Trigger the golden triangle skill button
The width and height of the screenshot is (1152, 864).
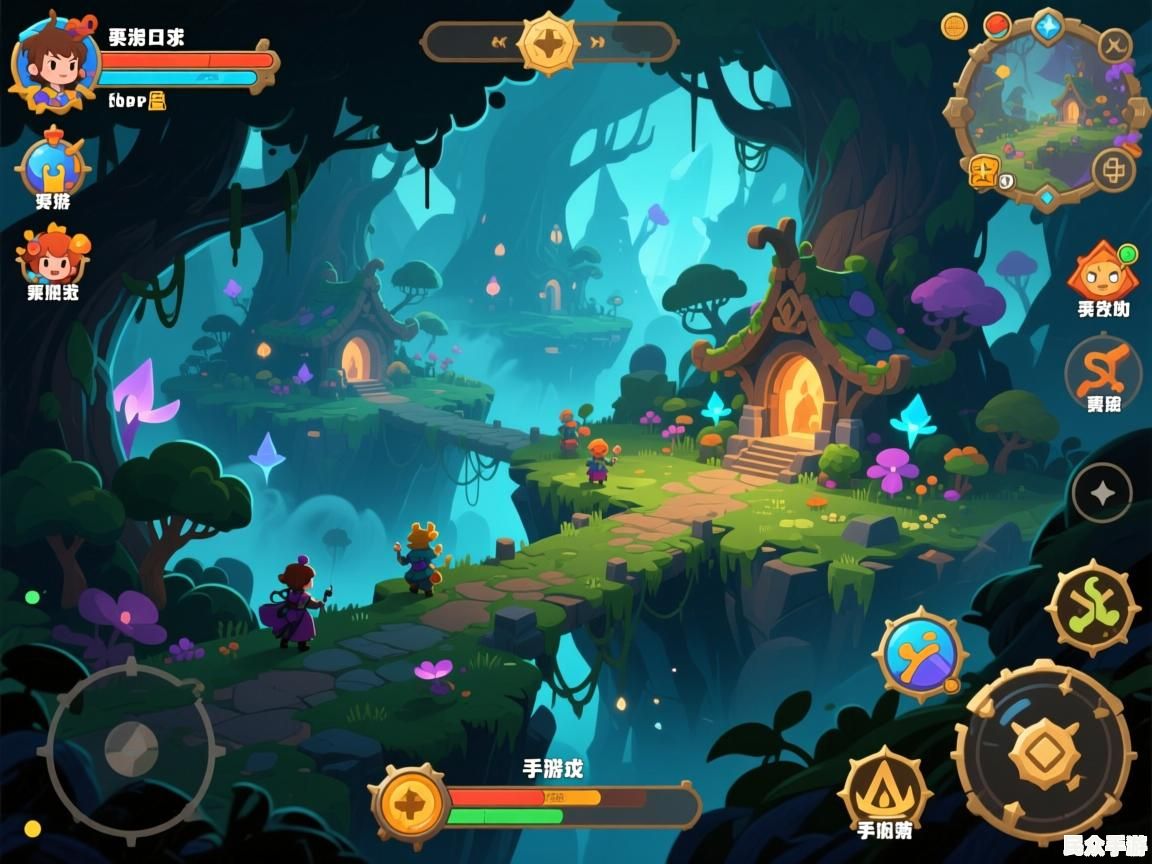[x=885, y=790]
